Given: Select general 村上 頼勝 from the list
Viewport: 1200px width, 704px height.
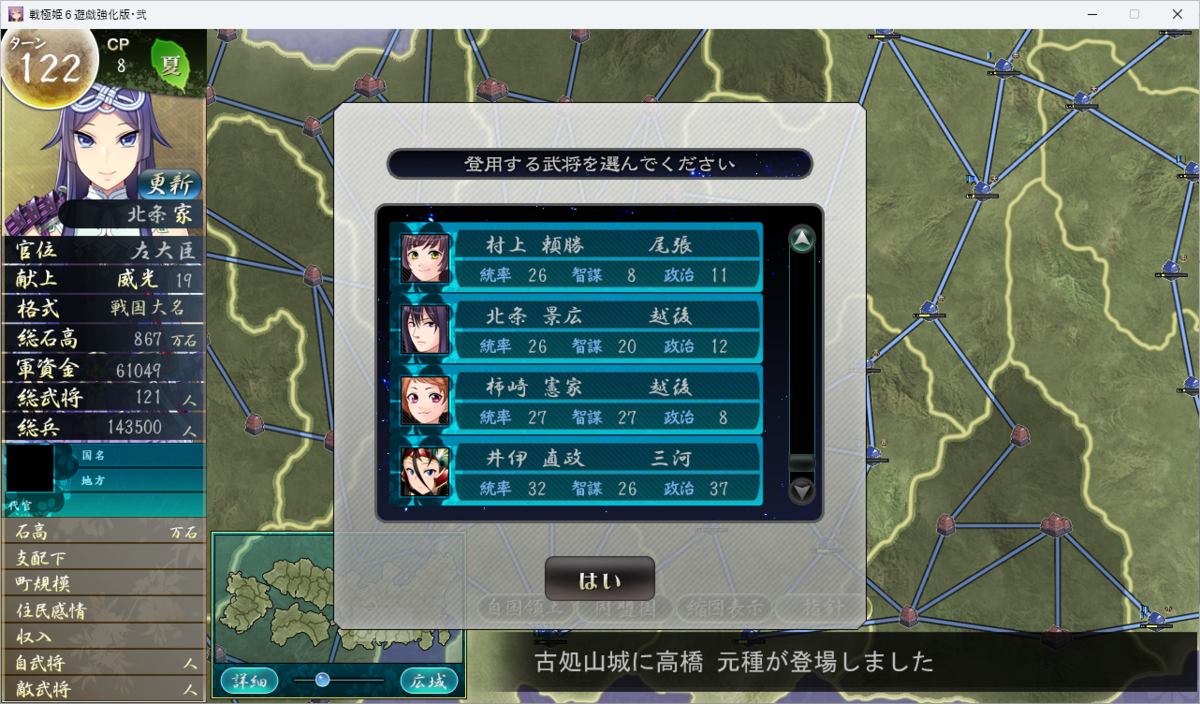Looking at the screenshot, I should tap(577, 258).
